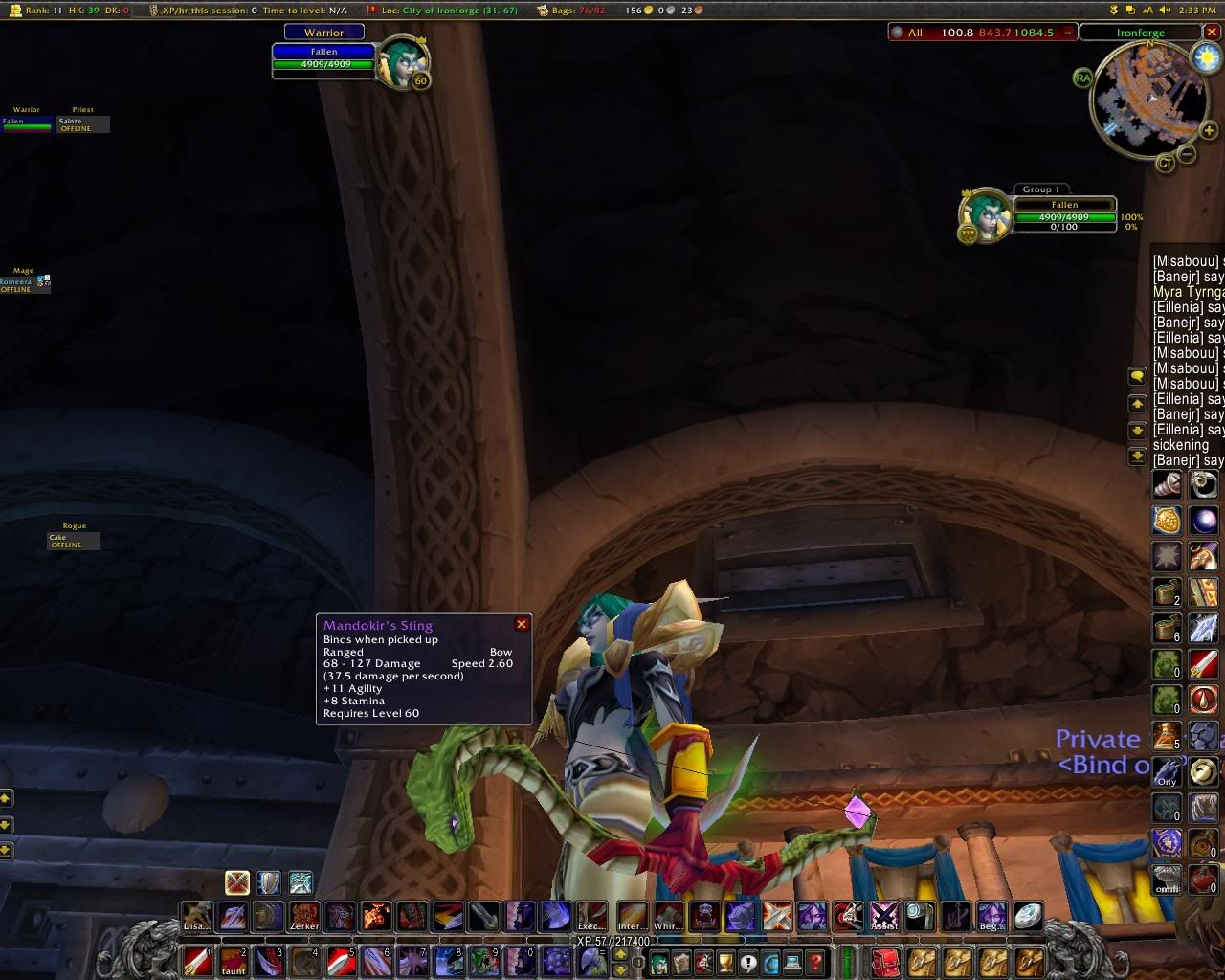Use the taunt ability on action bar
The image size is (1225, 980).
[234, 959]
